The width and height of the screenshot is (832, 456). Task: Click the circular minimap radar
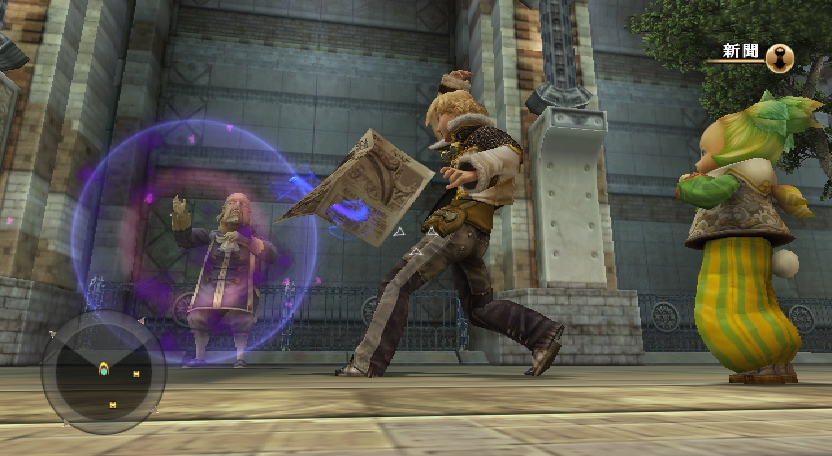click(x=103, y=373)
